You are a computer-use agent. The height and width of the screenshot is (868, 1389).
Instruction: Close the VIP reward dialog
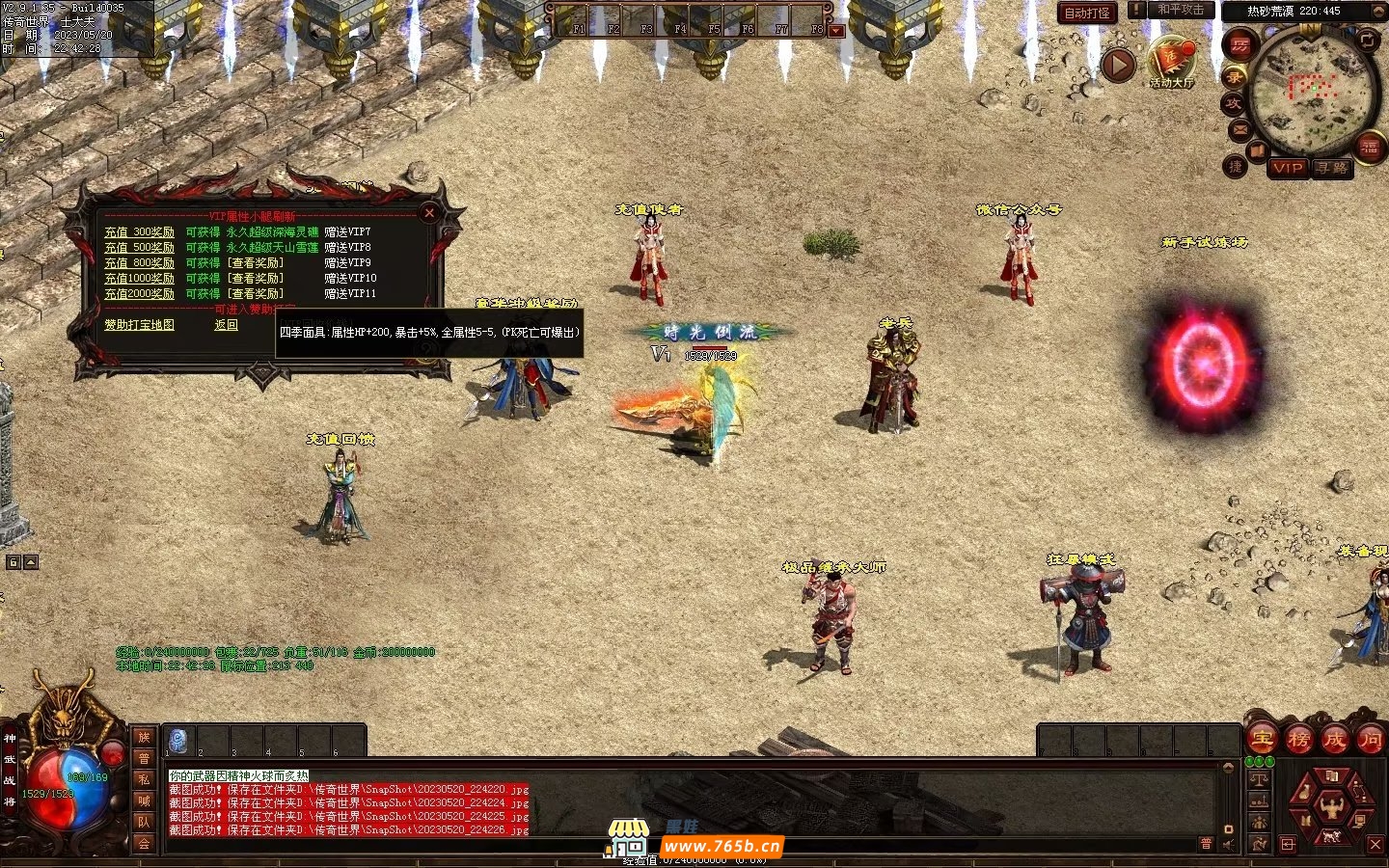[x=429, y=213]
